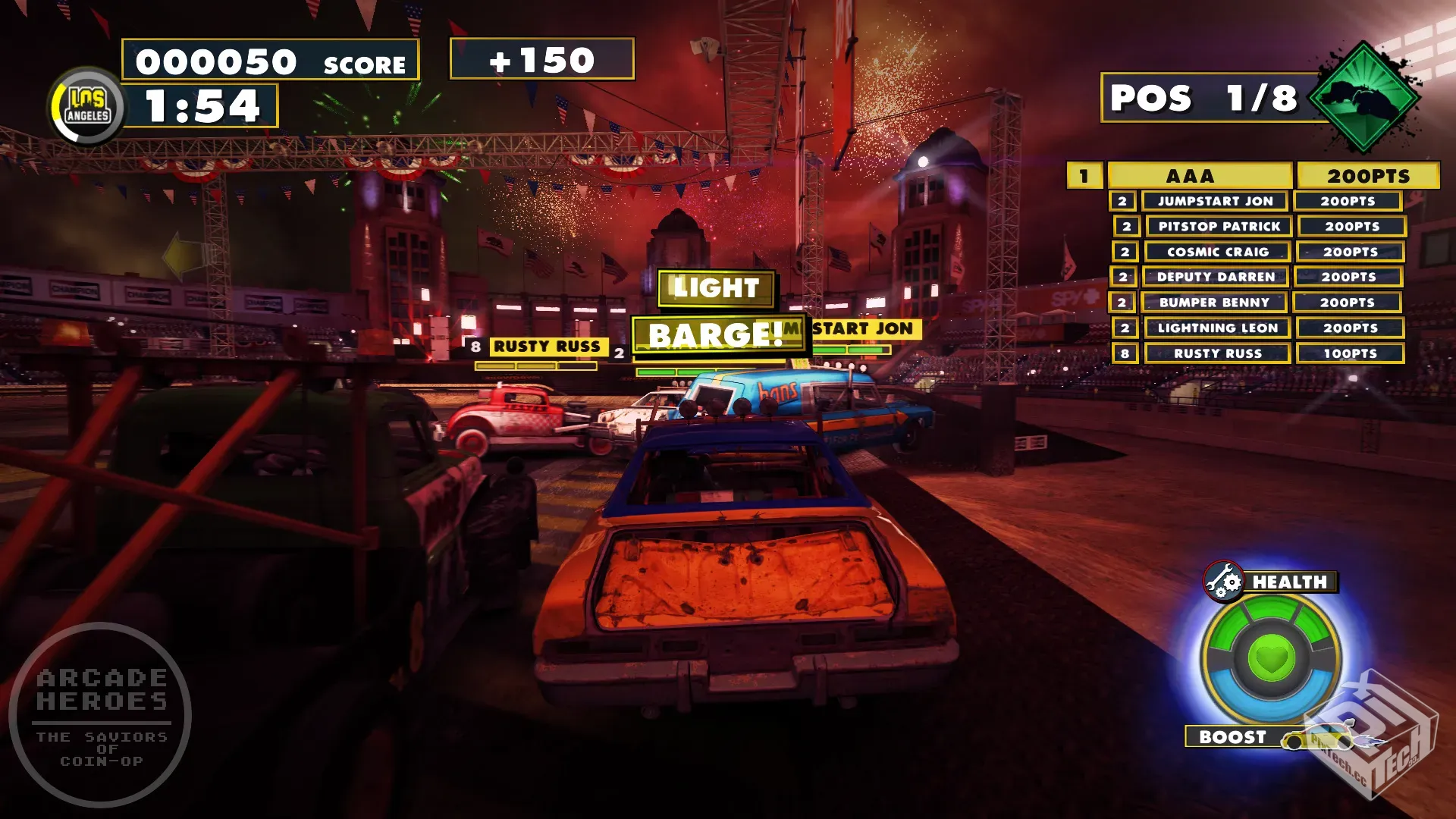Activate the Boost car icon

pos(1318,738)
